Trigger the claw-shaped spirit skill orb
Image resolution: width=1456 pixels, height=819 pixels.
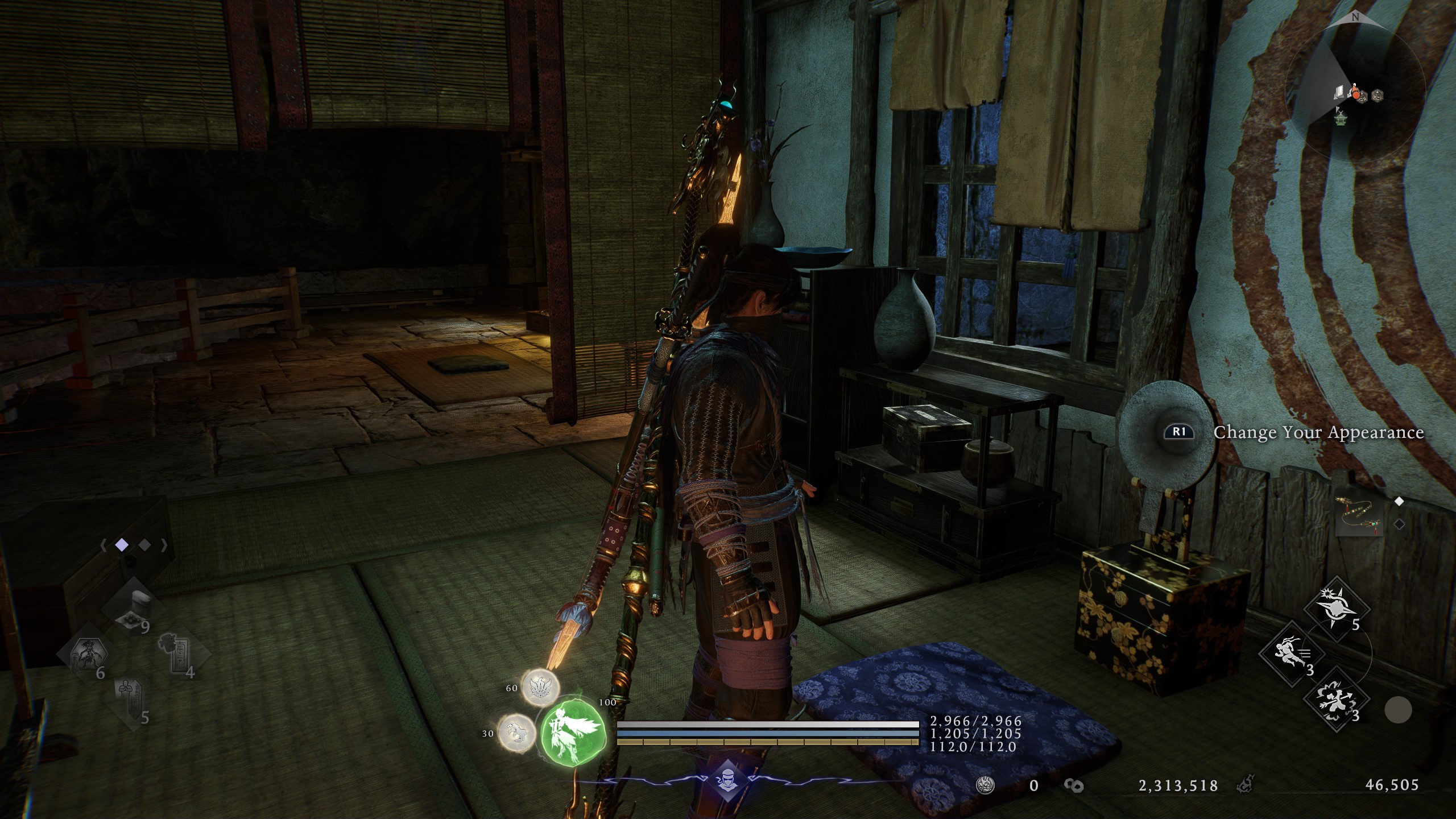[516, 733]
